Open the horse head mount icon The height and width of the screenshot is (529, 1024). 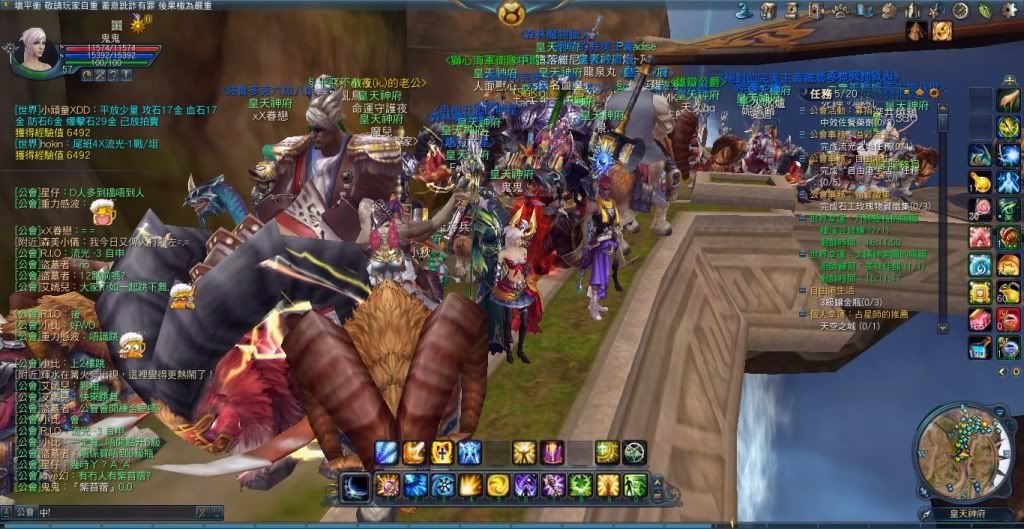pos(889,11)
